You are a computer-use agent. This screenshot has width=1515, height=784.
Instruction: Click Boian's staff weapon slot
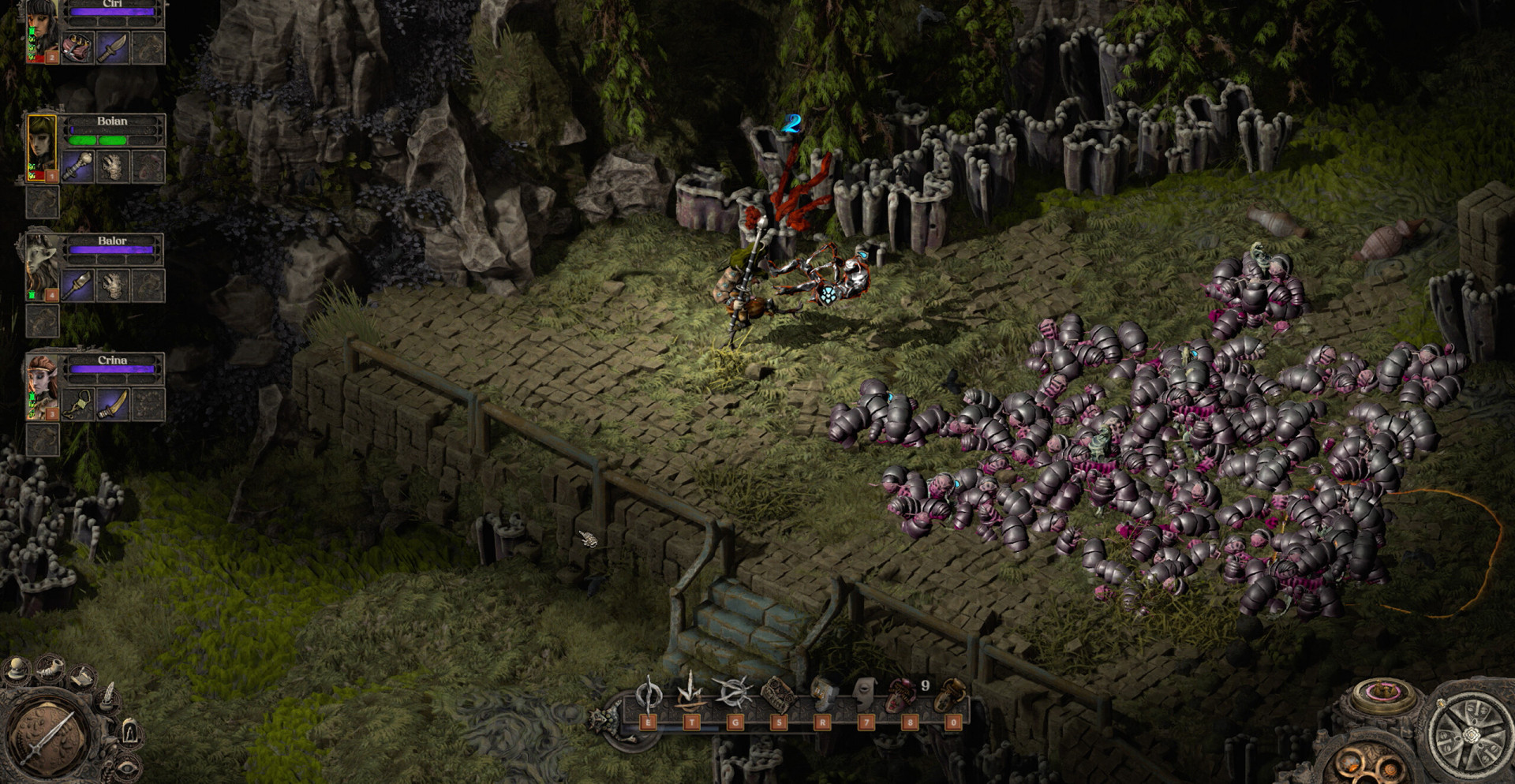(77, 166)
